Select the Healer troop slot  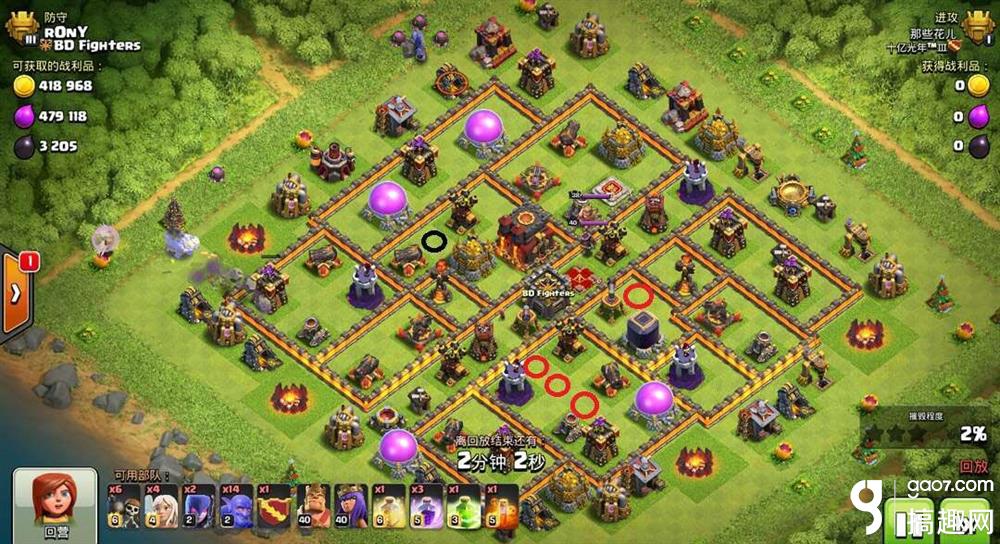[157, 506]
